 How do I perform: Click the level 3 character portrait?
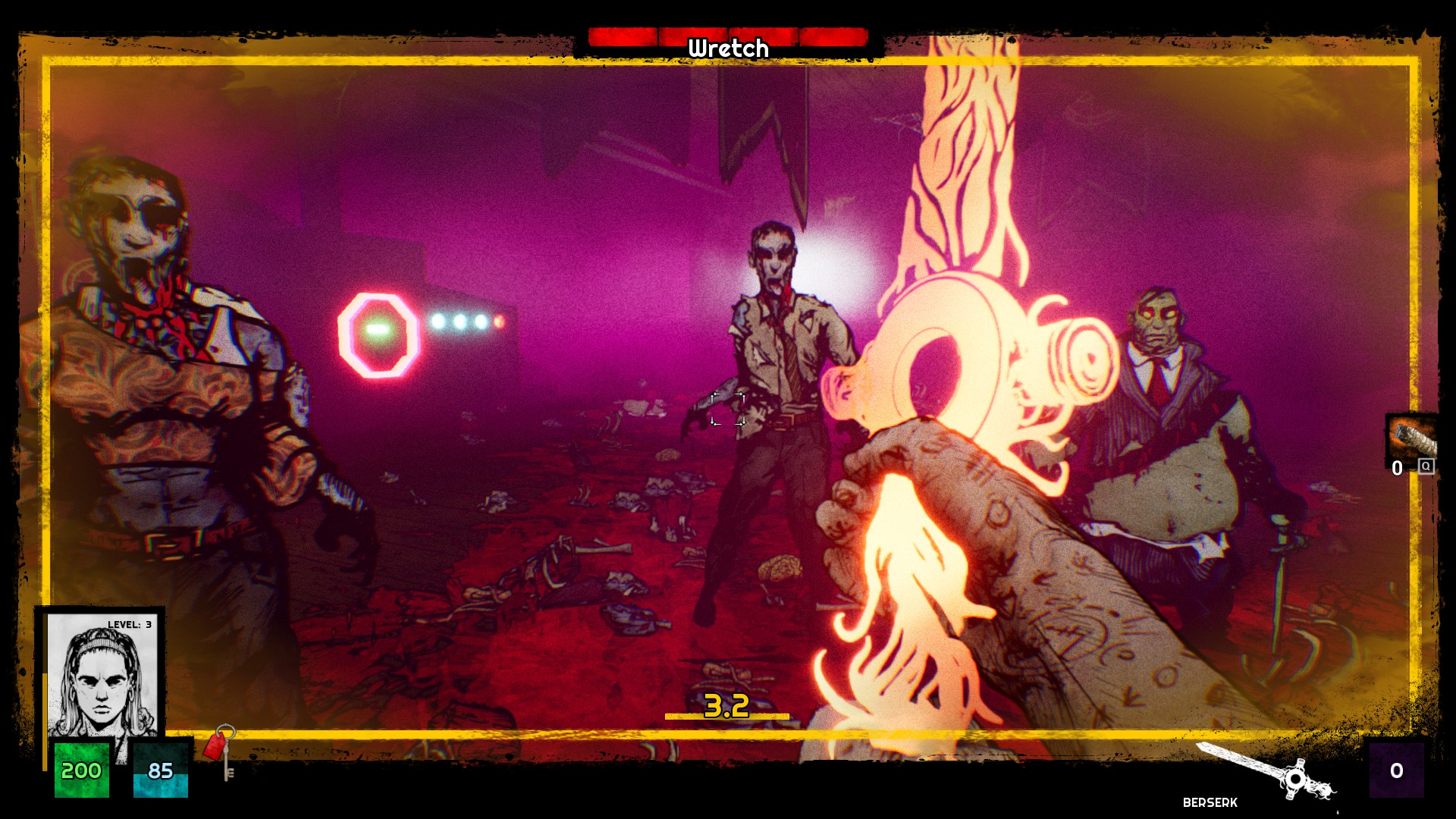(102, 675)
